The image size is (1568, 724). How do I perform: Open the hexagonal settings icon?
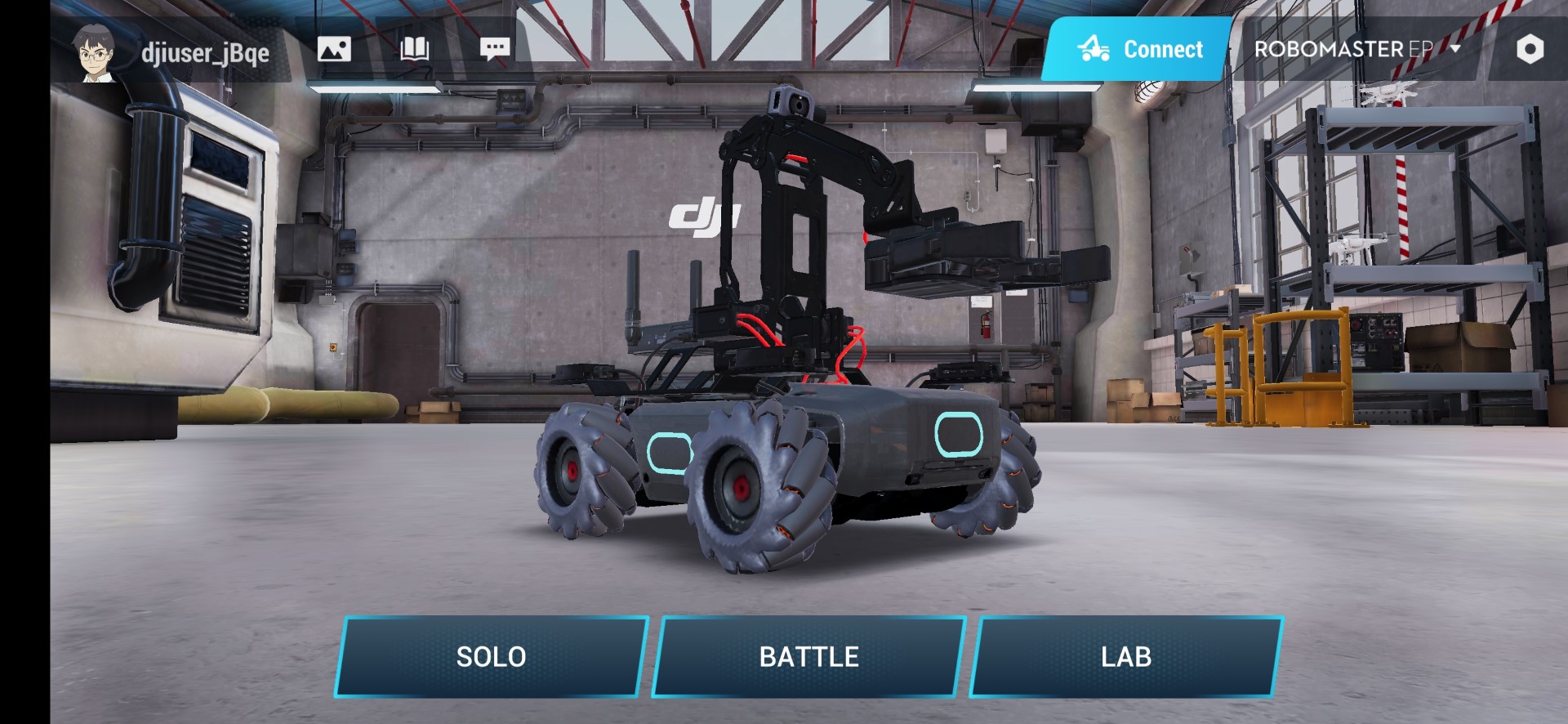click(x=1530, y=49)
